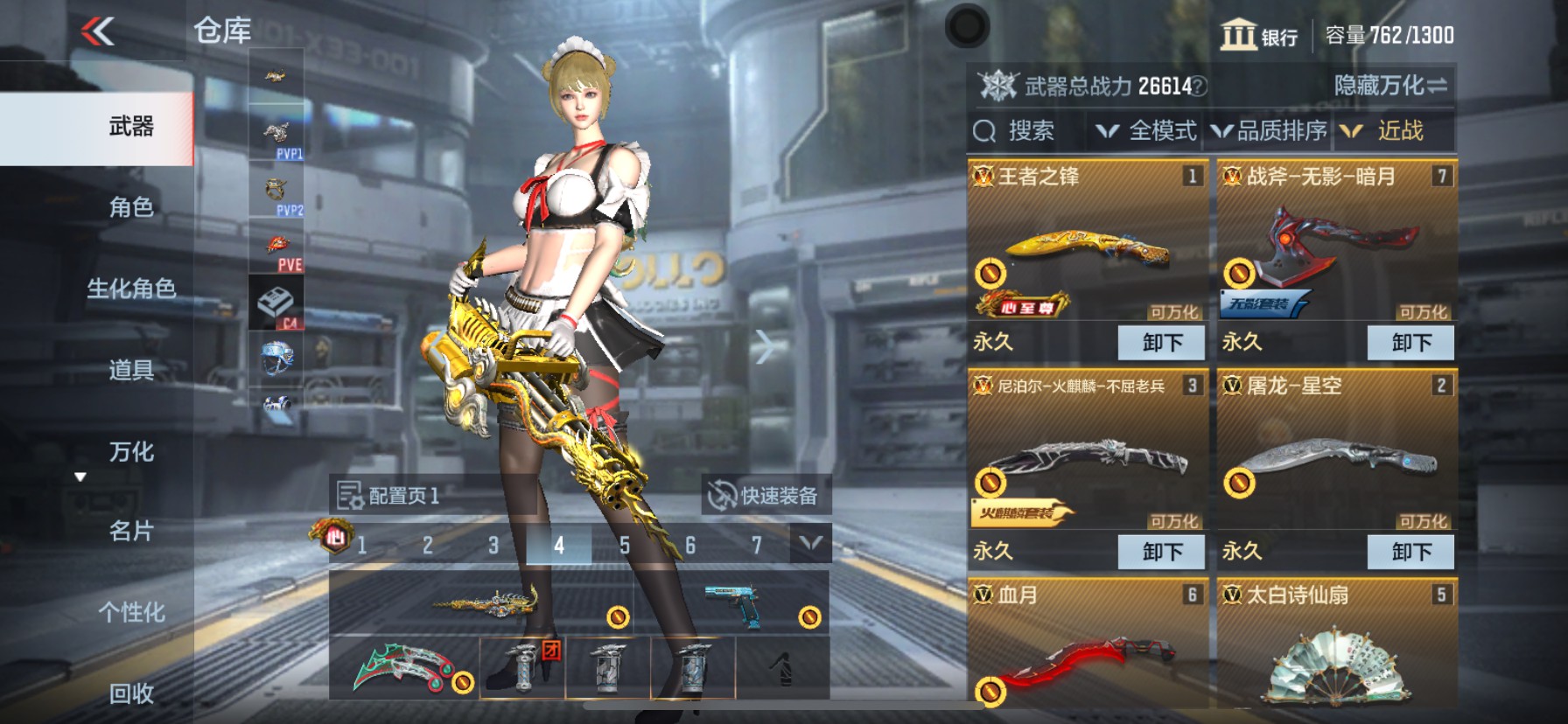1568x724 pixels.
Task: Switch to loadout slot 5
Action: click(x=624, y=546)
